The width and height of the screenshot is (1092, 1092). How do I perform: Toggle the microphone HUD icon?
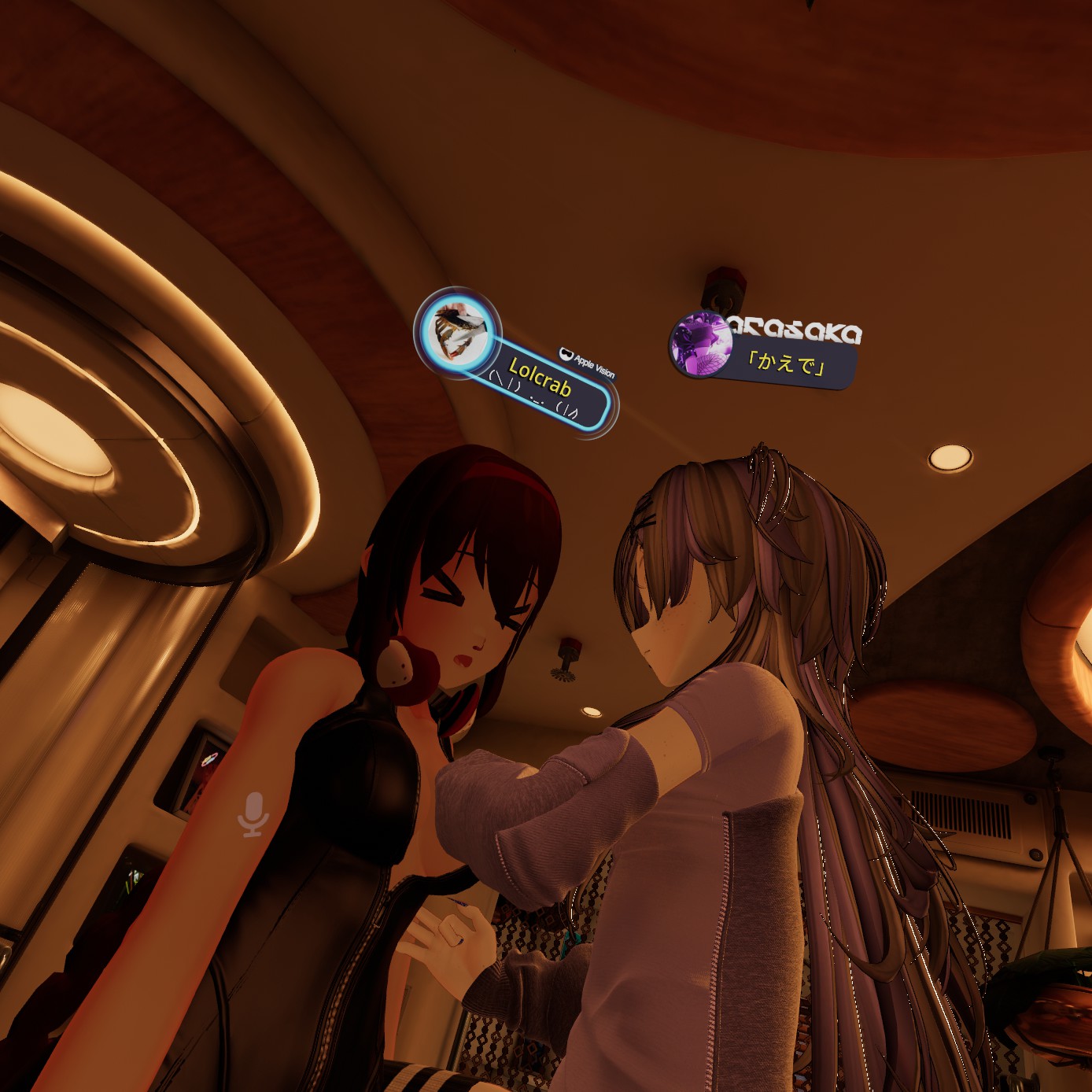click(253, 814)
